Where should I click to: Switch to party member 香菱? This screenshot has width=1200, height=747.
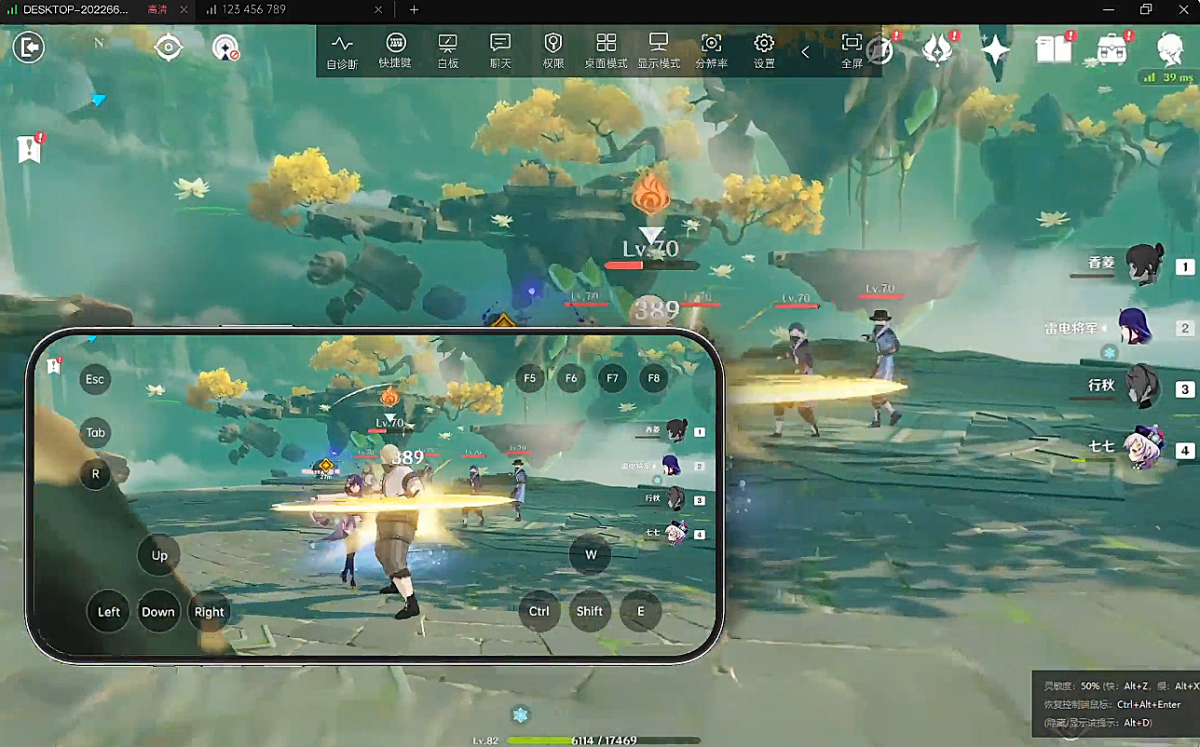pyautogui.click(x=1144, y=265)
